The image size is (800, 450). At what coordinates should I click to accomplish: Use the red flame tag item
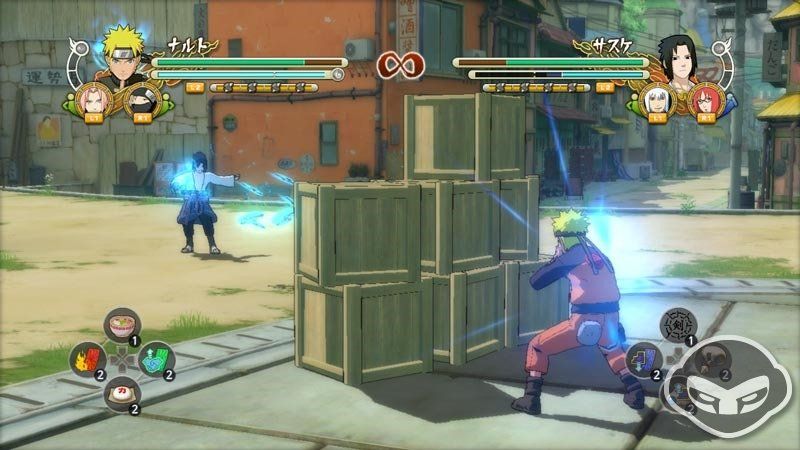(85, 357)
